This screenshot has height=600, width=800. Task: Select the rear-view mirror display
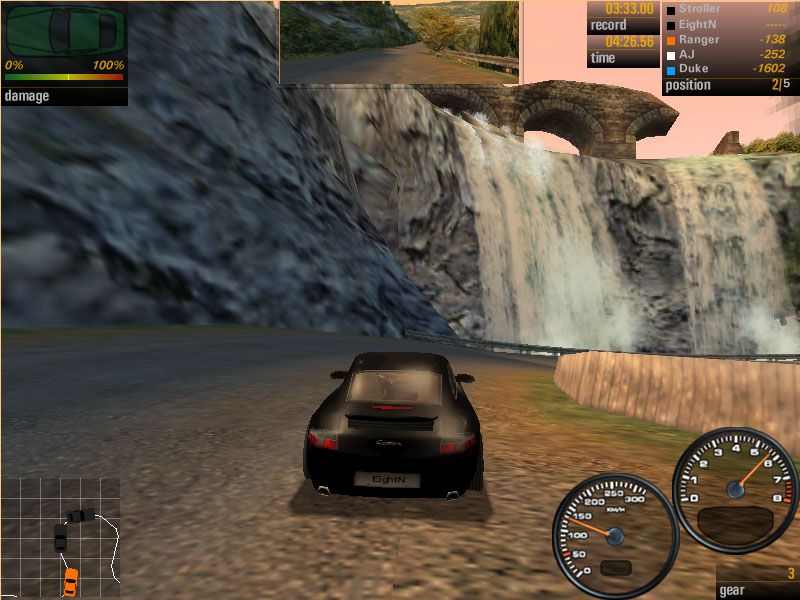click(400, 42)
